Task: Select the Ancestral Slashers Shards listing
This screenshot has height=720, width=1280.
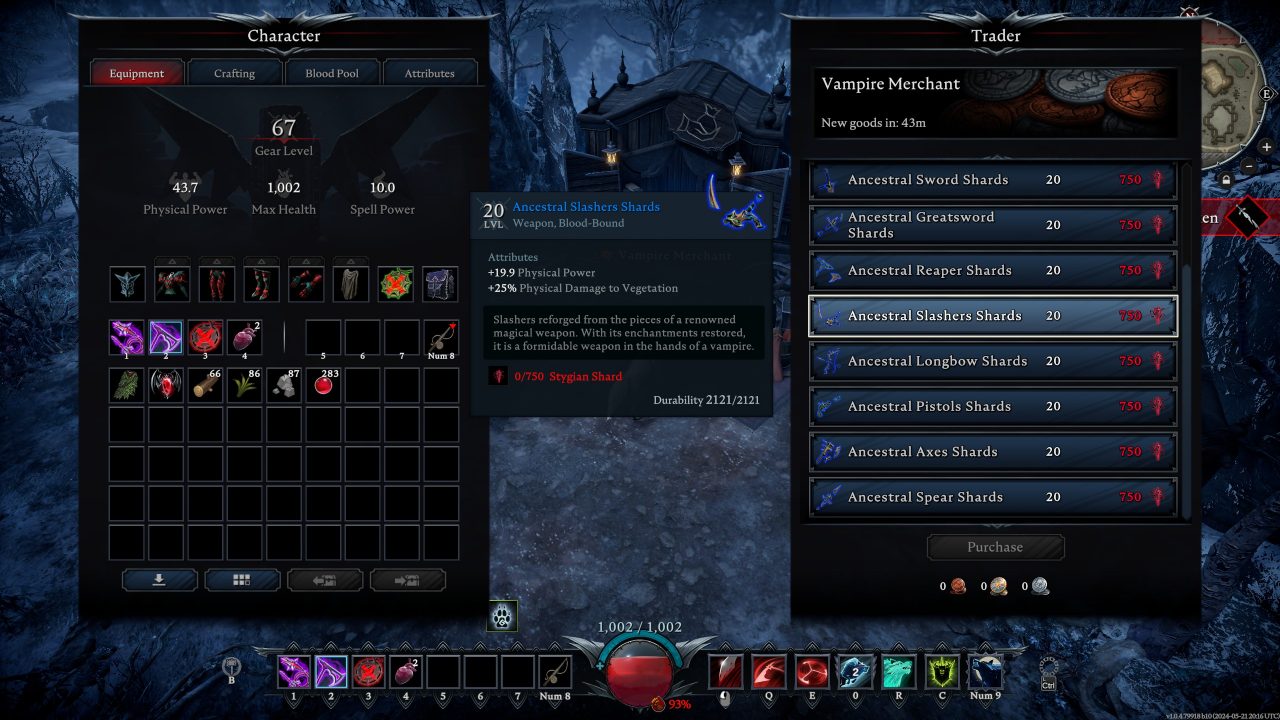Action: 992,315
